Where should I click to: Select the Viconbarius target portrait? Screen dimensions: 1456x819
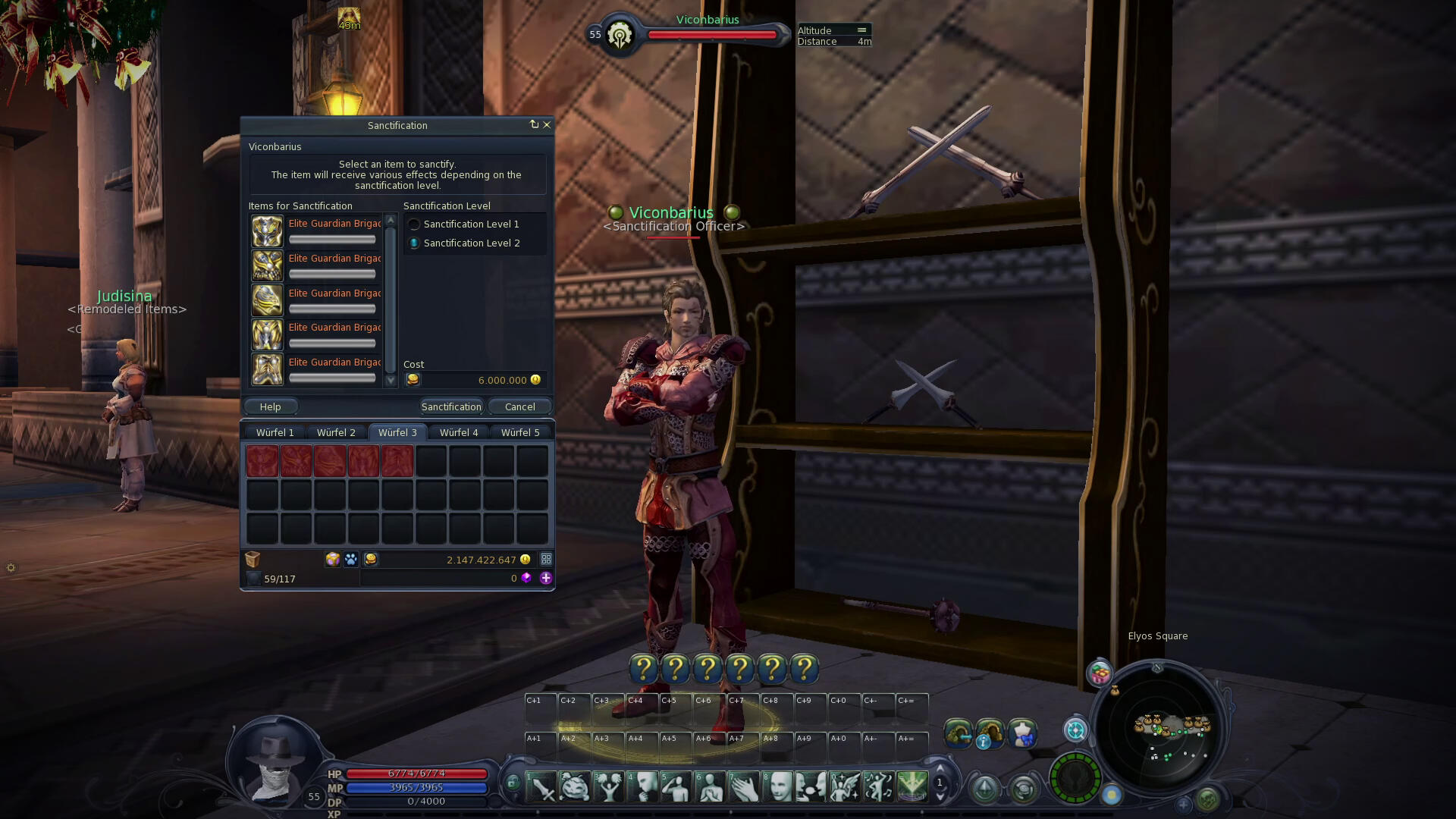click(x=620, y=35)
